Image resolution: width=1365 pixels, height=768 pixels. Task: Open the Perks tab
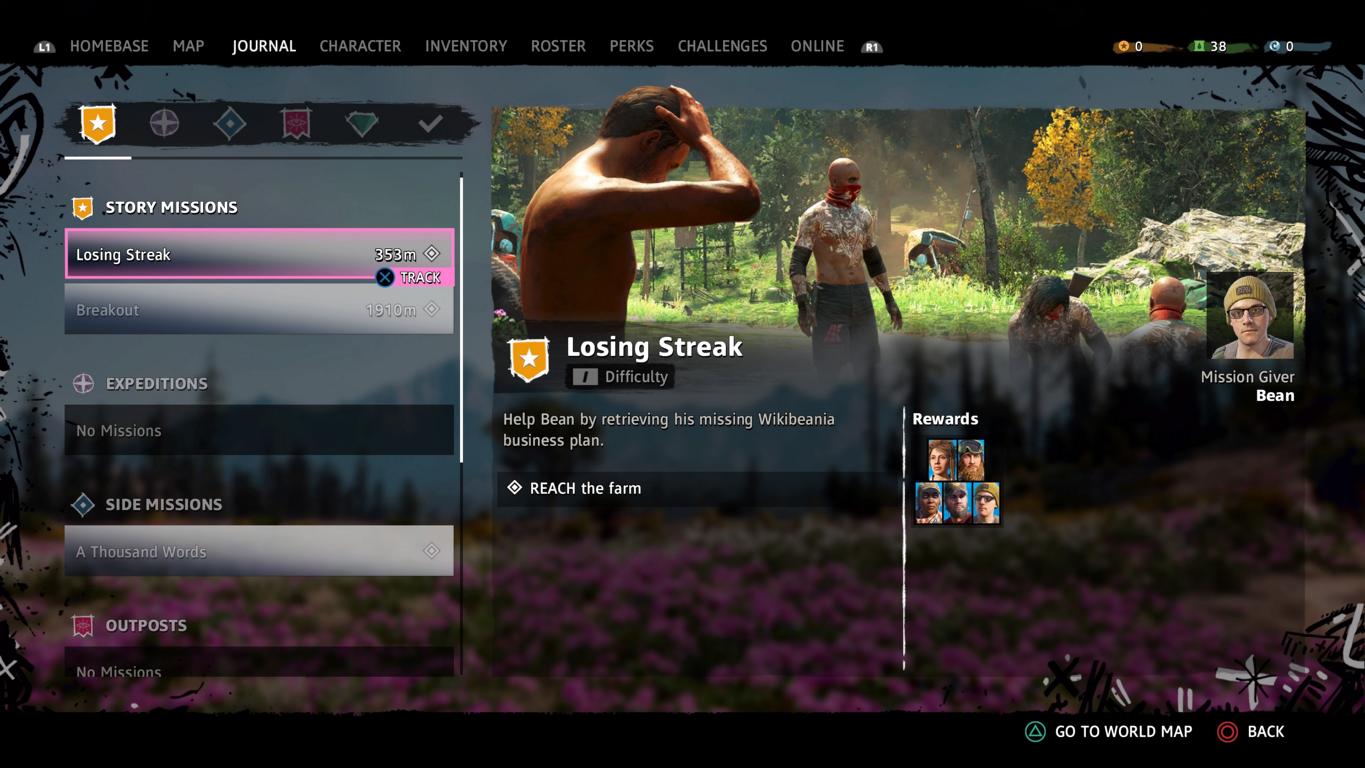point(632,46)
